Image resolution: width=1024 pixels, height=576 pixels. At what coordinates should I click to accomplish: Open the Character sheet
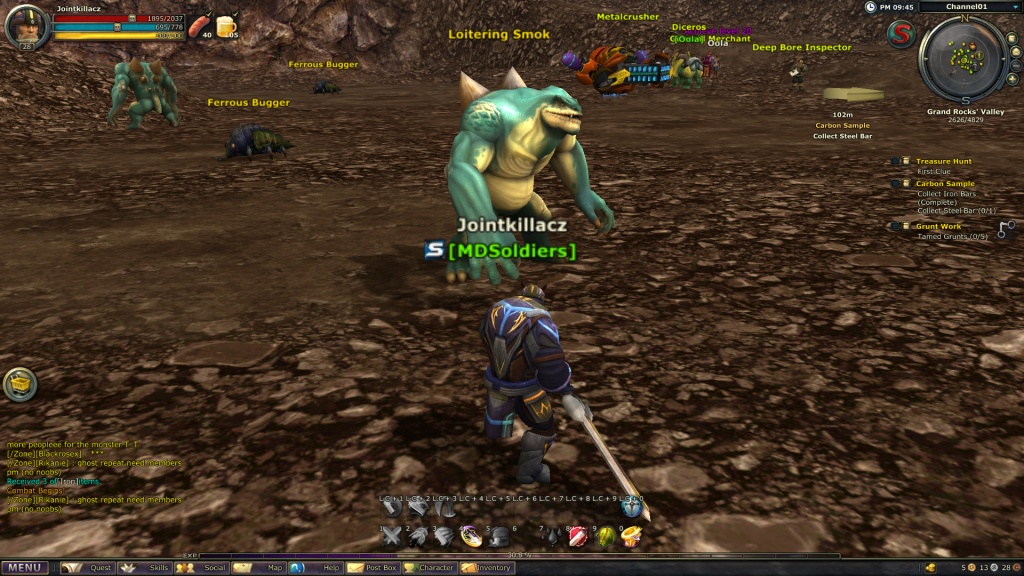(431, 568)
